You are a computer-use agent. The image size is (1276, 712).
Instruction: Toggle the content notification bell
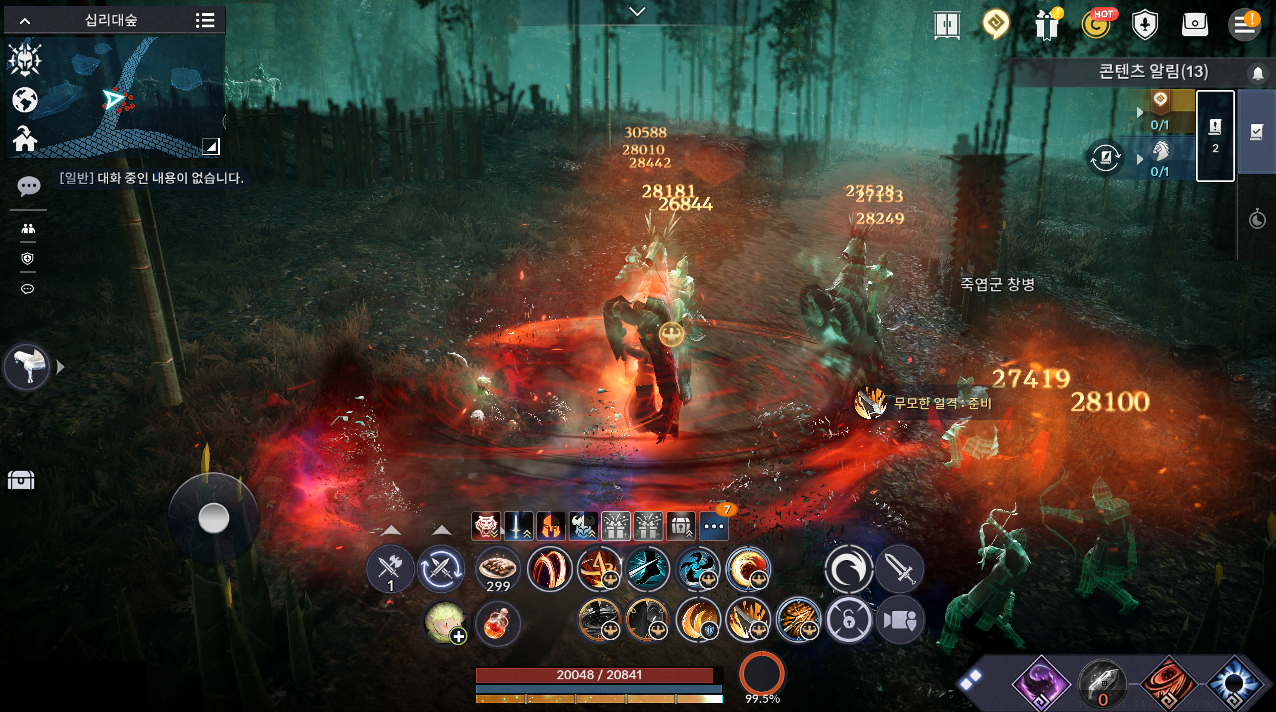pos(1257,73)
